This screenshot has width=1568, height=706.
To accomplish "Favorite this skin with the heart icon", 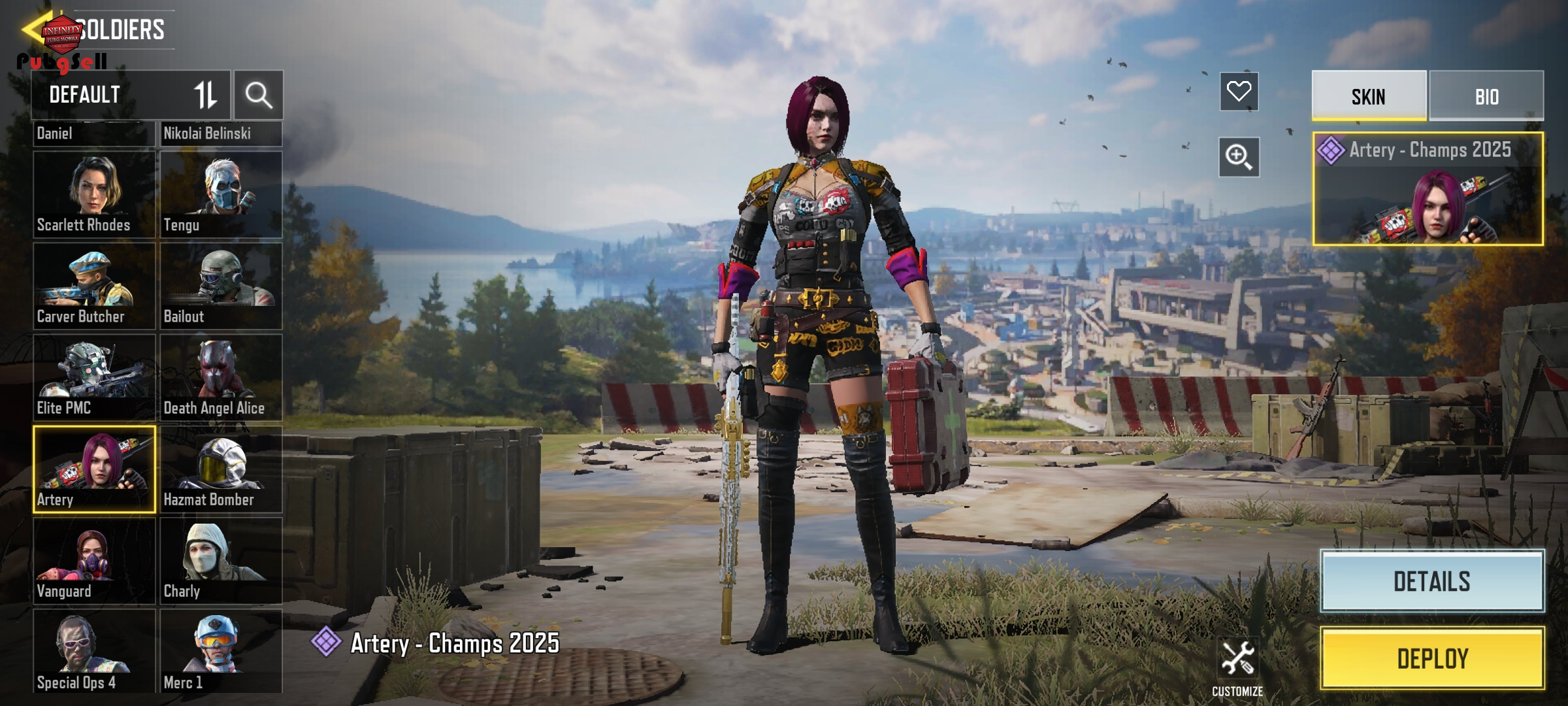I will [x=1239, y=92].
